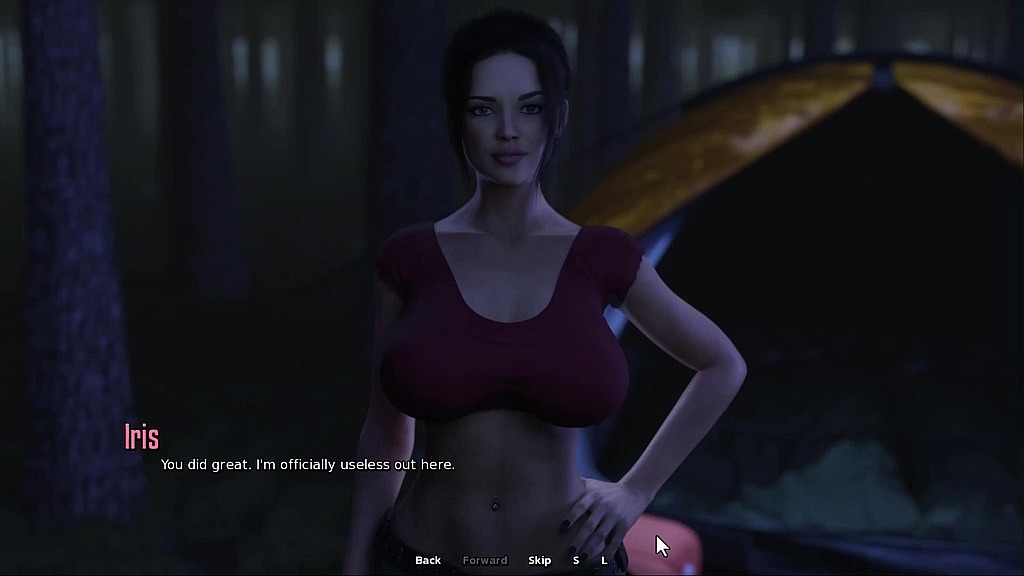Screen dimensions: 1024x576
Task: Open load screen with the L button
Action: coord(604,560)
